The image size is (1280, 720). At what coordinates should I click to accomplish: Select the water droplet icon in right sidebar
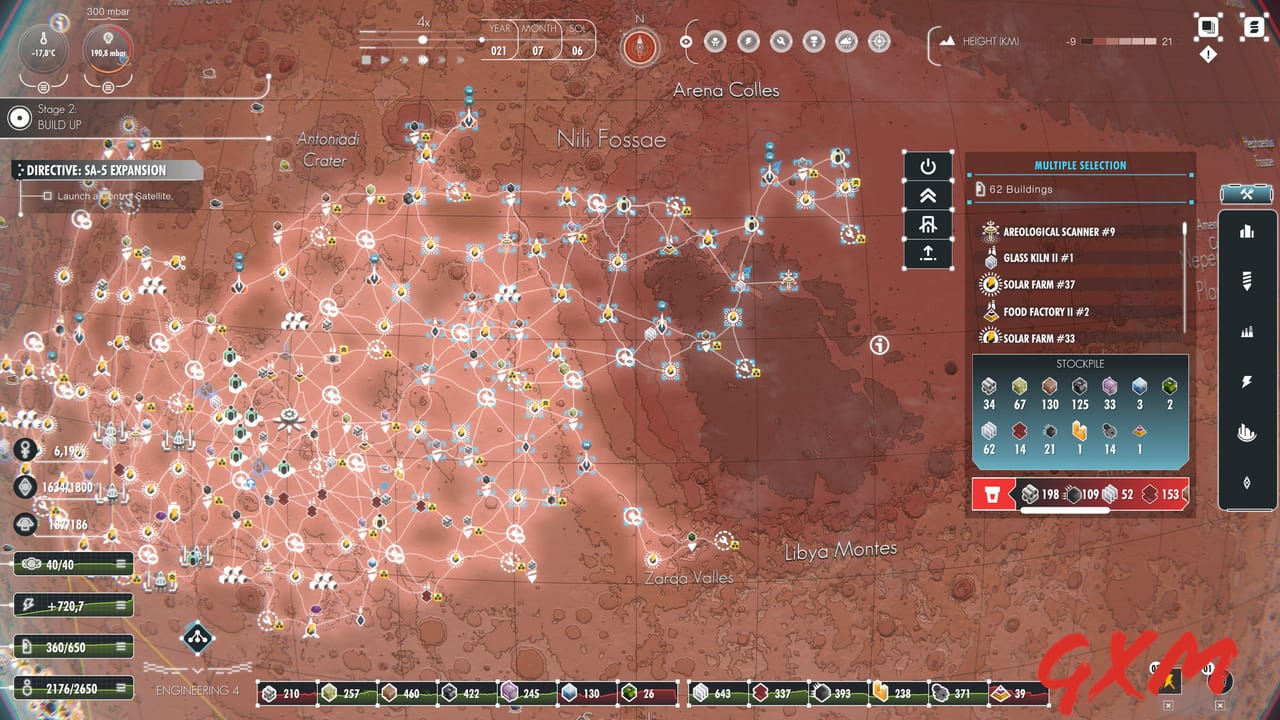coord(1246,482)
